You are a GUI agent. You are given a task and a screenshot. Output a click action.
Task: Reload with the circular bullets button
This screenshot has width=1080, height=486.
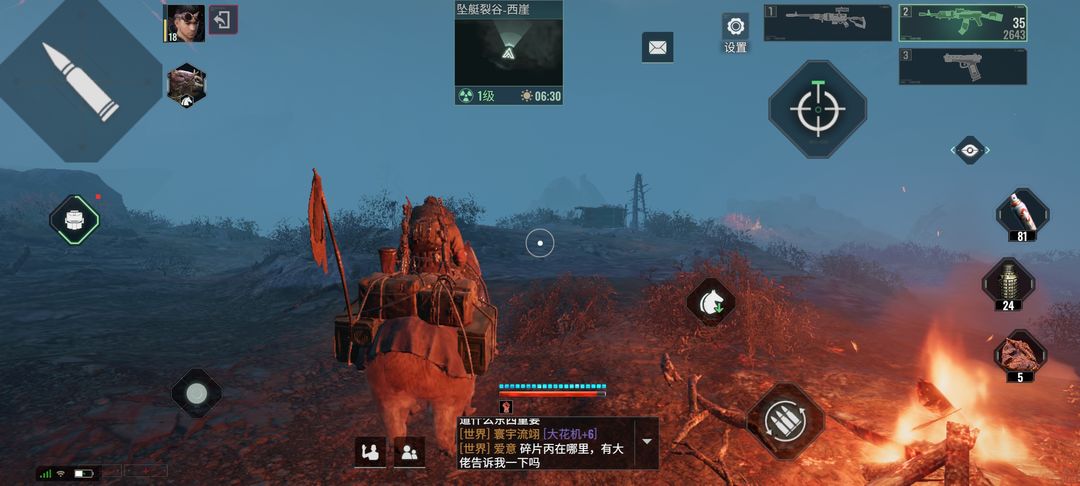[x=785, y=421]
